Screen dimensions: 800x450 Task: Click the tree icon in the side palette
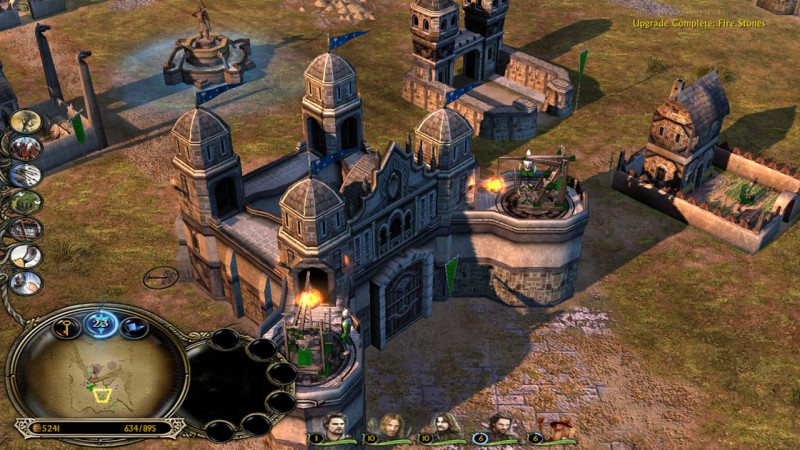[x=25, y=122]
